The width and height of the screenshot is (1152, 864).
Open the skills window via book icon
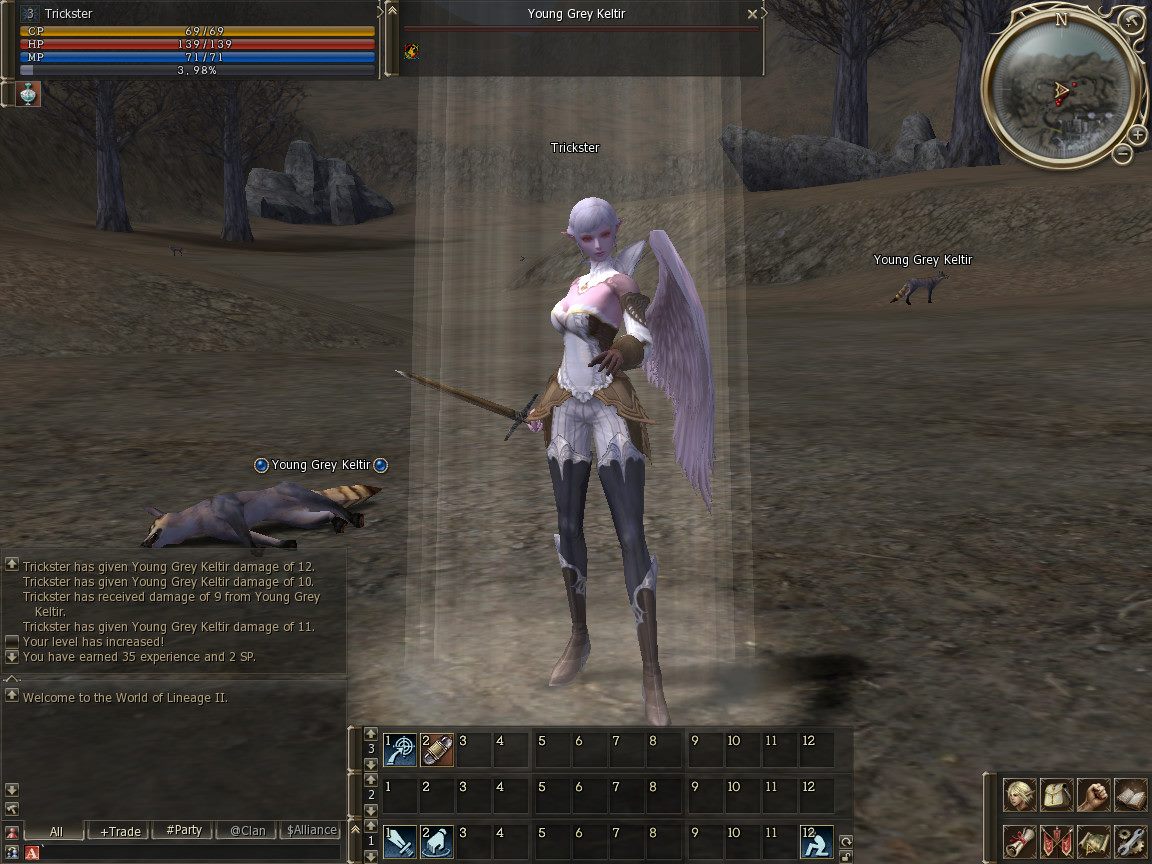(x=1131, y=795)
